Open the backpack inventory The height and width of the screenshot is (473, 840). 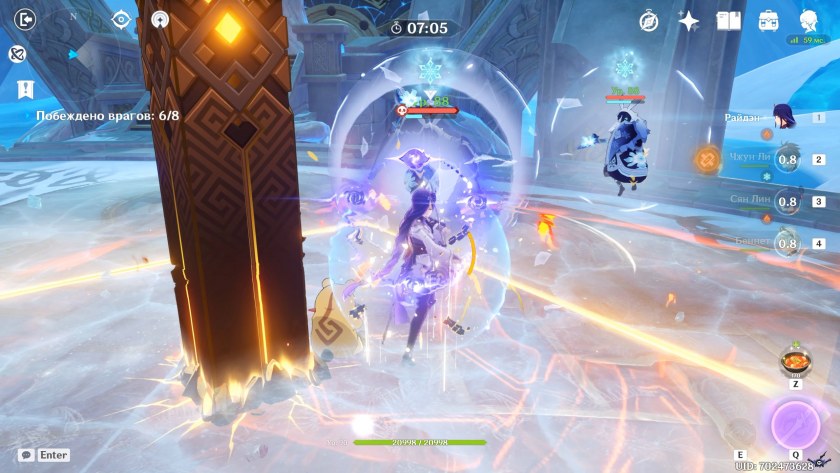pyautogui.click(x=769, y=20)
